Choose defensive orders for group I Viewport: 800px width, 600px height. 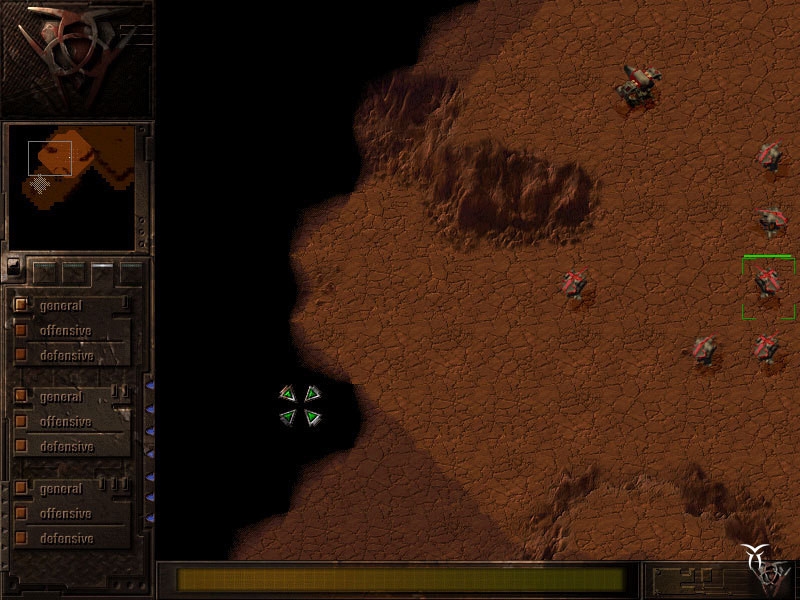pyautogui.click(x=20, y=355)
